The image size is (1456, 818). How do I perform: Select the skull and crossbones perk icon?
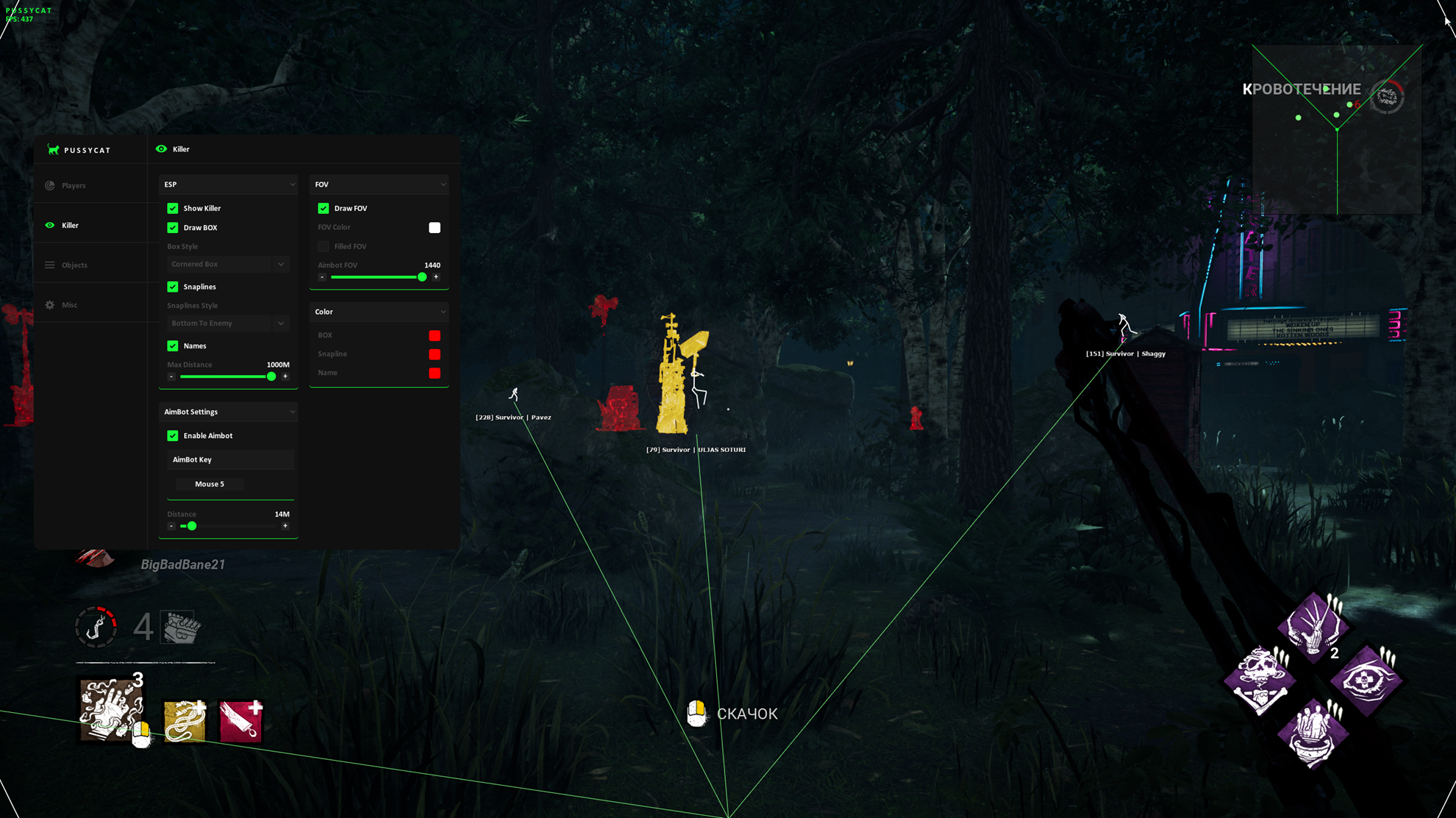click(x=1260, y=679)
